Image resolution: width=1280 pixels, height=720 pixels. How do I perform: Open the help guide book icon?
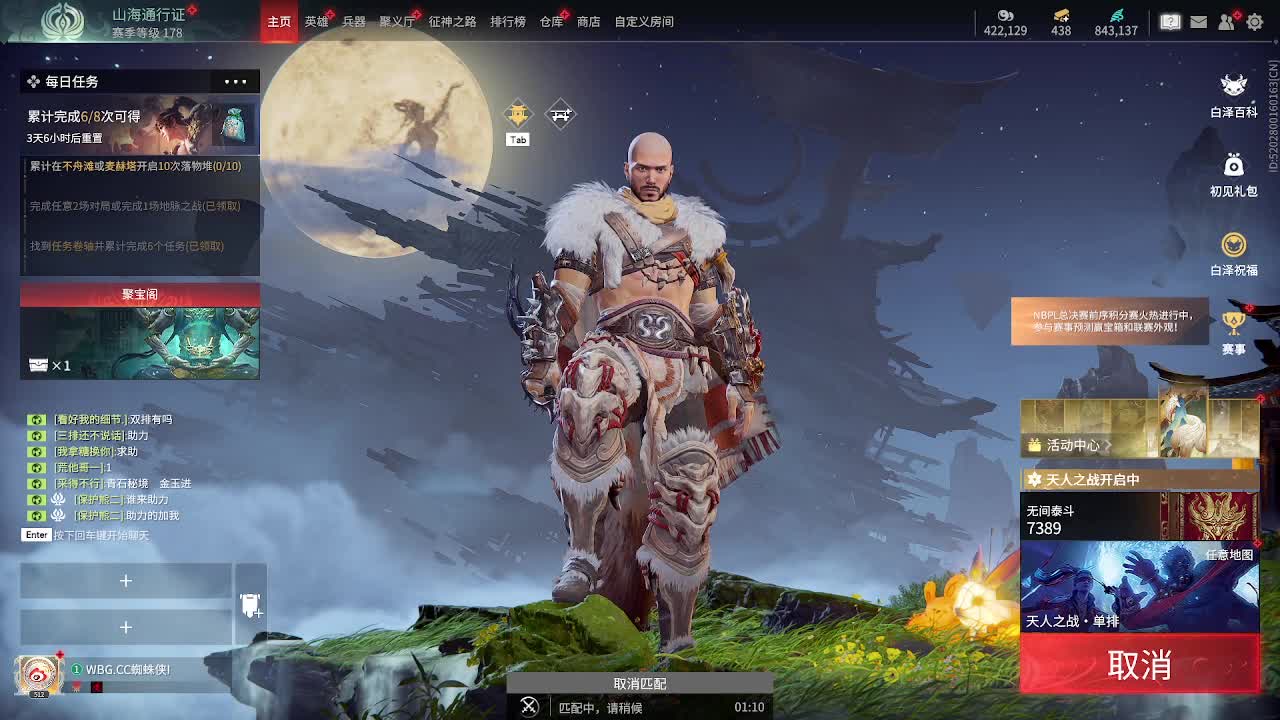click(1170, 20)
